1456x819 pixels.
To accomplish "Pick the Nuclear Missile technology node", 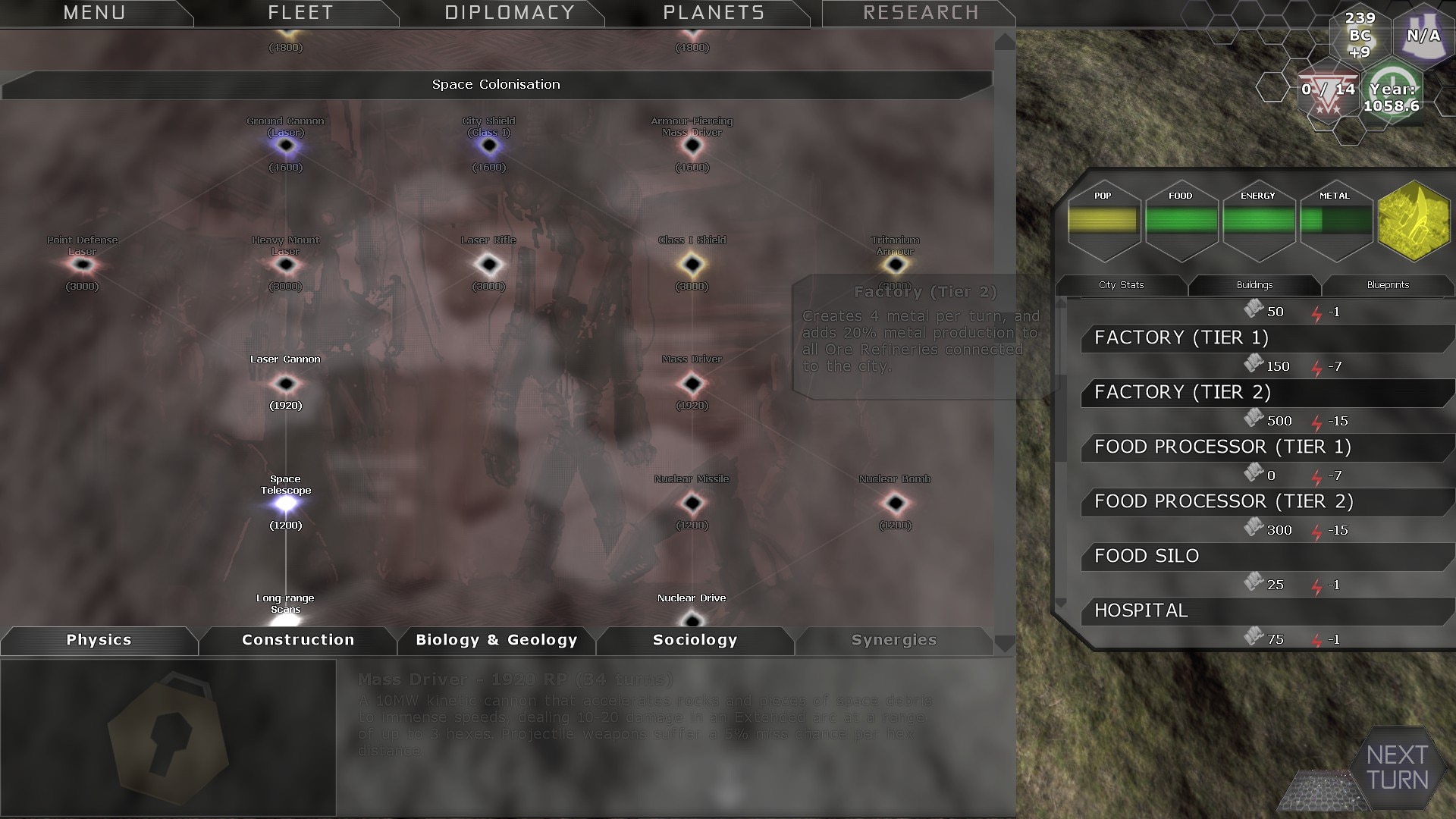I will tap(692, 503).
